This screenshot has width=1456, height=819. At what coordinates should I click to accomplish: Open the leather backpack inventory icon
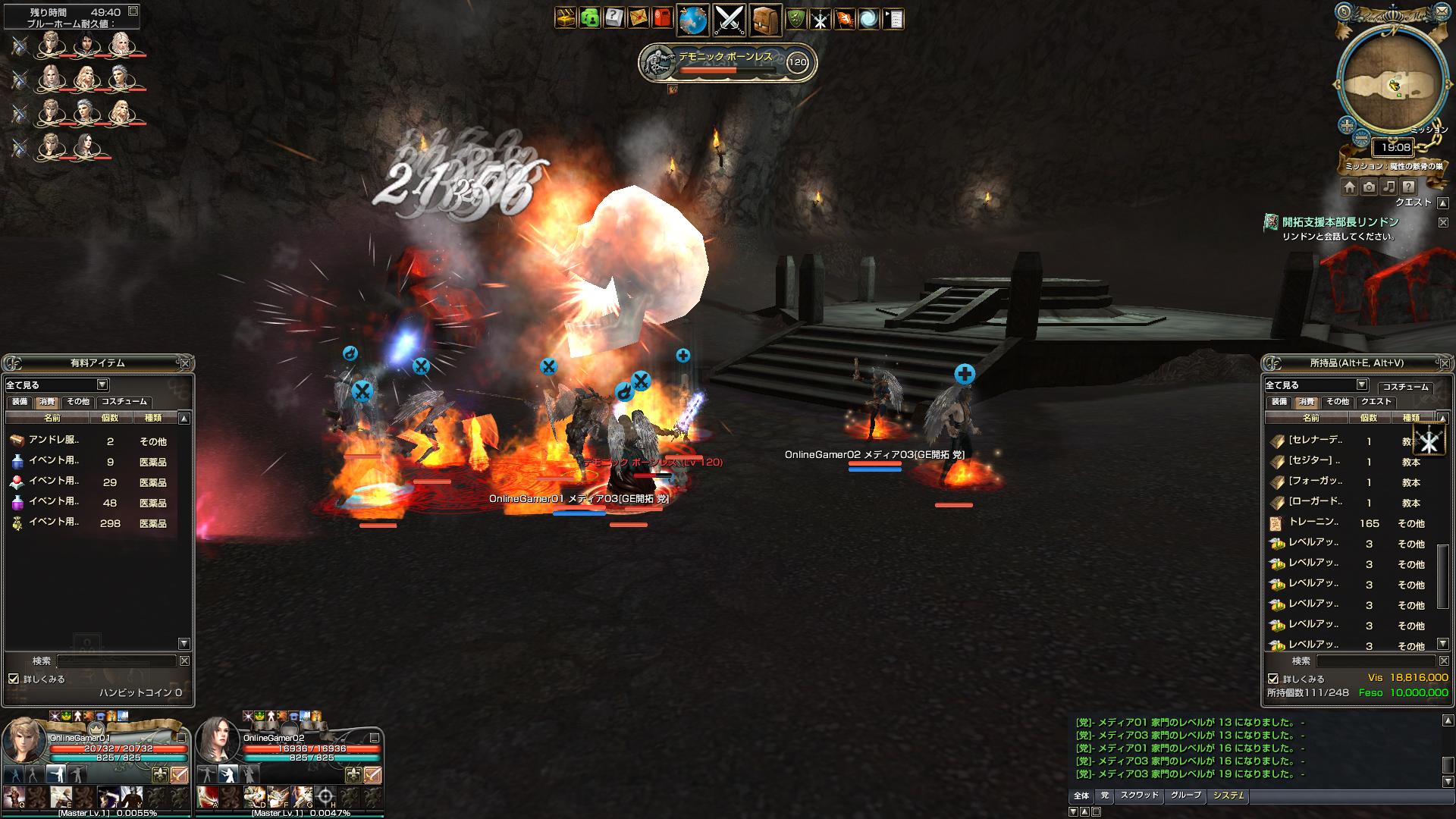pyautogui.click(x=765, y=20)
